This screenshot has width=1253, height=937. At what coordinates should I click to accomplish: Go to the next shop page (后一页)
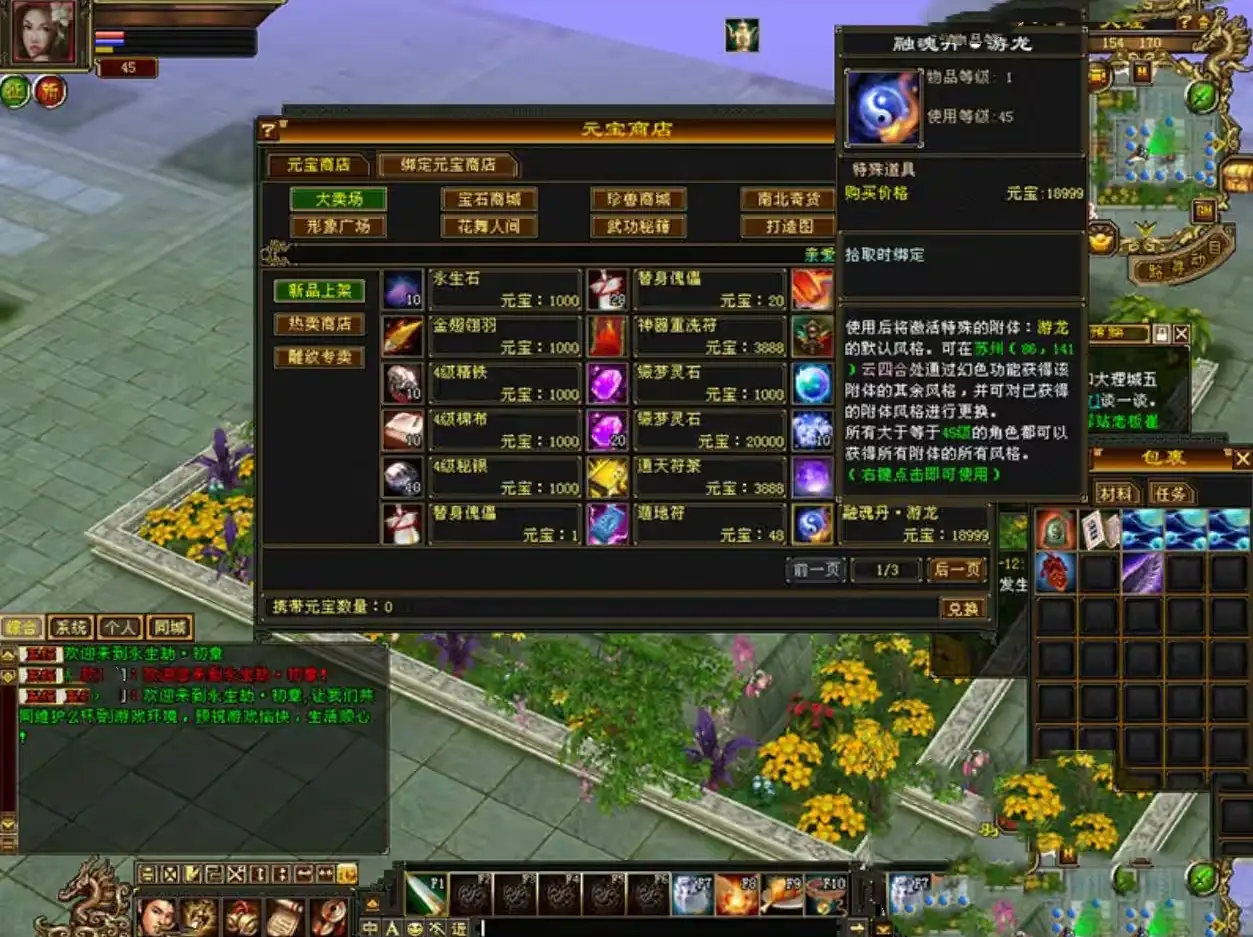tap(956, 570)
